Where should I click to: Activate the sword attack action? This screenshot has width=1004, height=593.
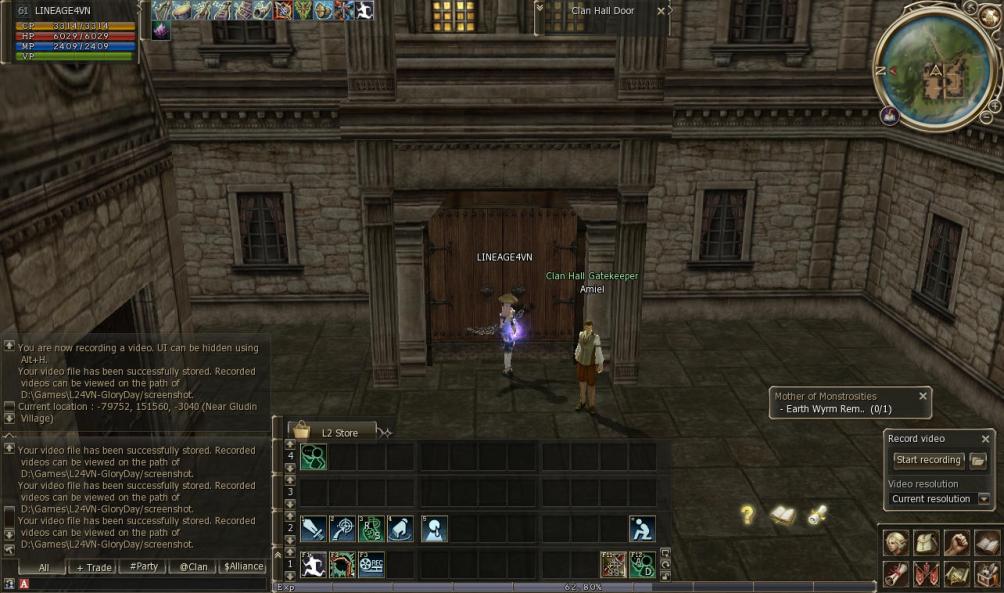(312, 529)
